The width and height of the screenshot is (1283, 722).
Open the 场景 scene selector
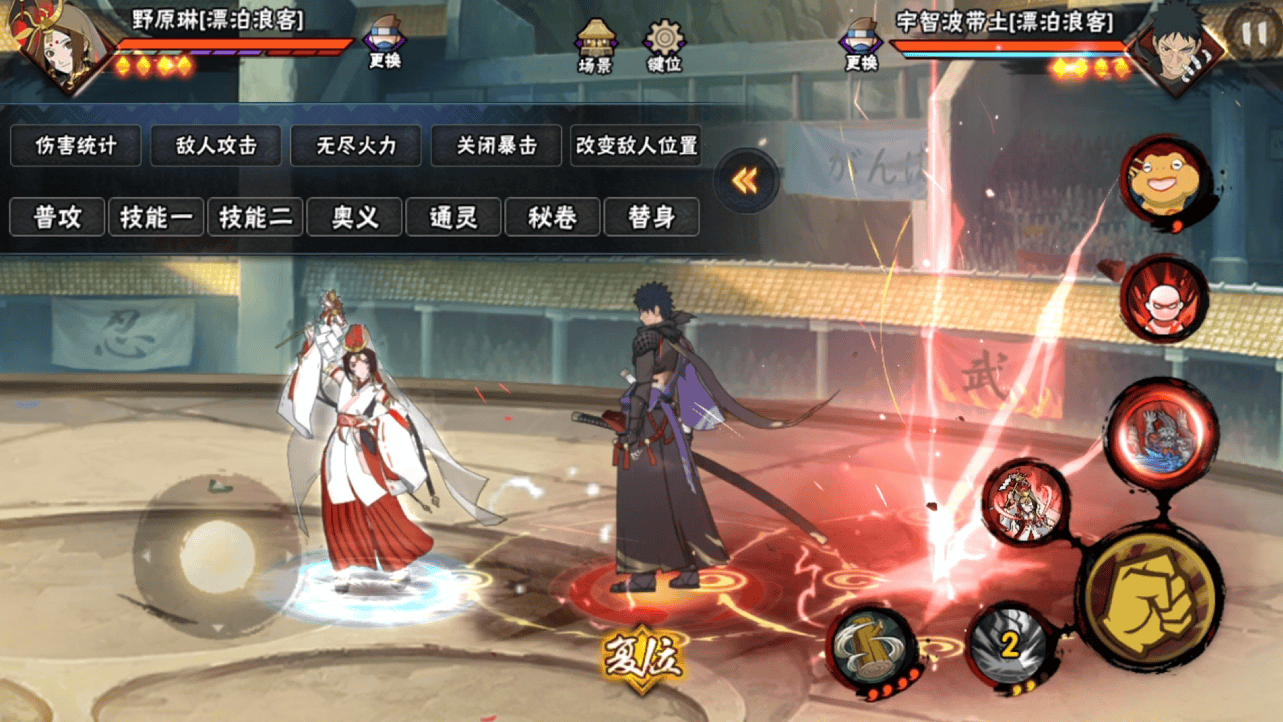[595, 46]
